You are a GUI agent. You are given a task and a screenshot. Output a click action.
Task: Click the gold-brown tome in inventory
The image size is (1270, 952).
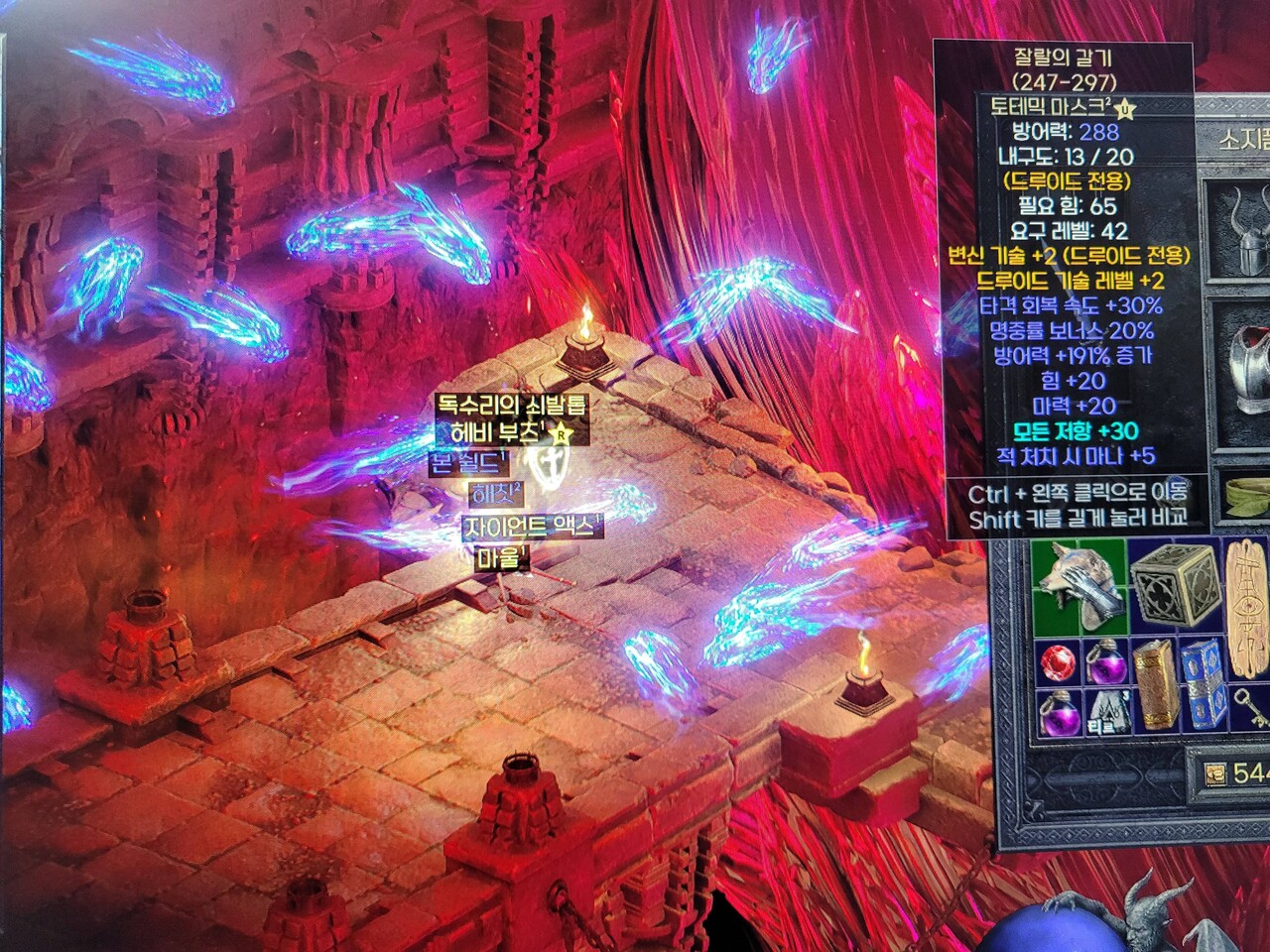1154,683
